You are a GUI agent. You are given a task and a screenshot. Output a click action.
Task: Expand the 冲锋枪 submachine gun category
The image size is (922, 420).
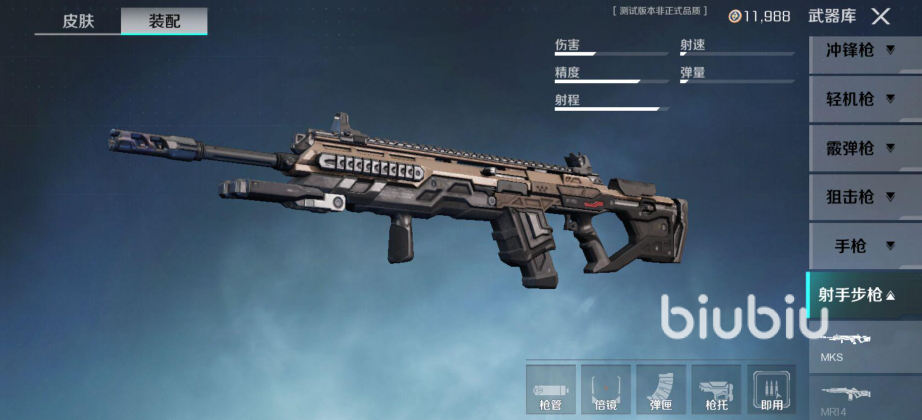858,50
